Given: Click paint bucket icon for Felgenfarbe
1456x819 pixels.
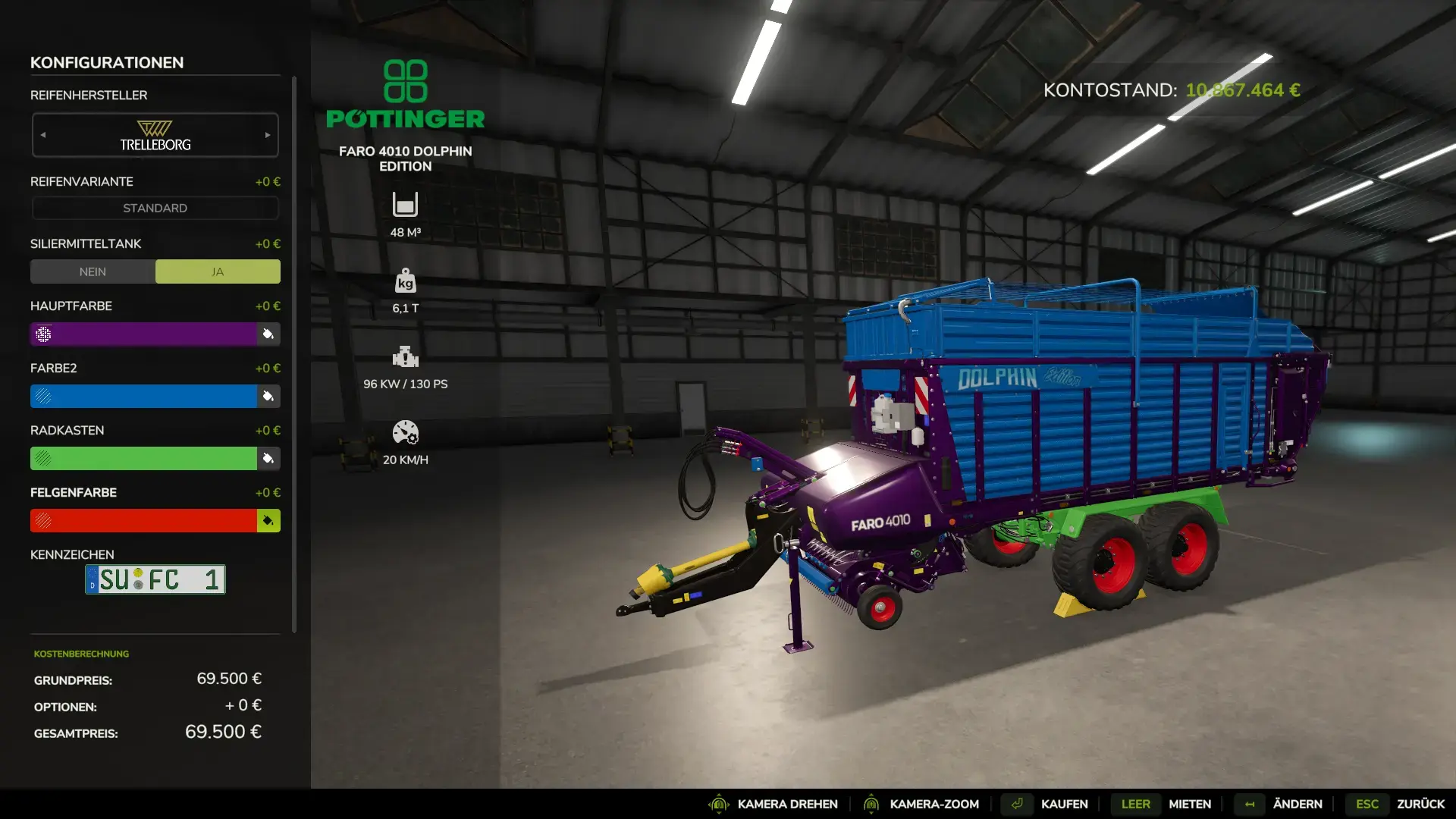Looking at the screenshot, I should click(268, 520).
